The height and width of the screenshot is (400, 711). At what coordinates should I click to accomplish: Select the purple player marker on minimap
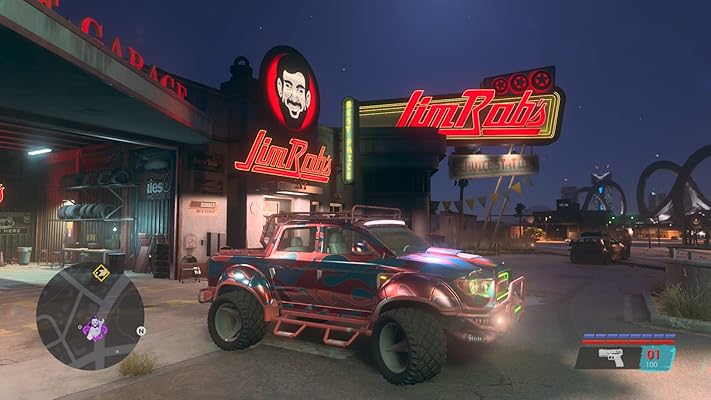click(95, 328)
